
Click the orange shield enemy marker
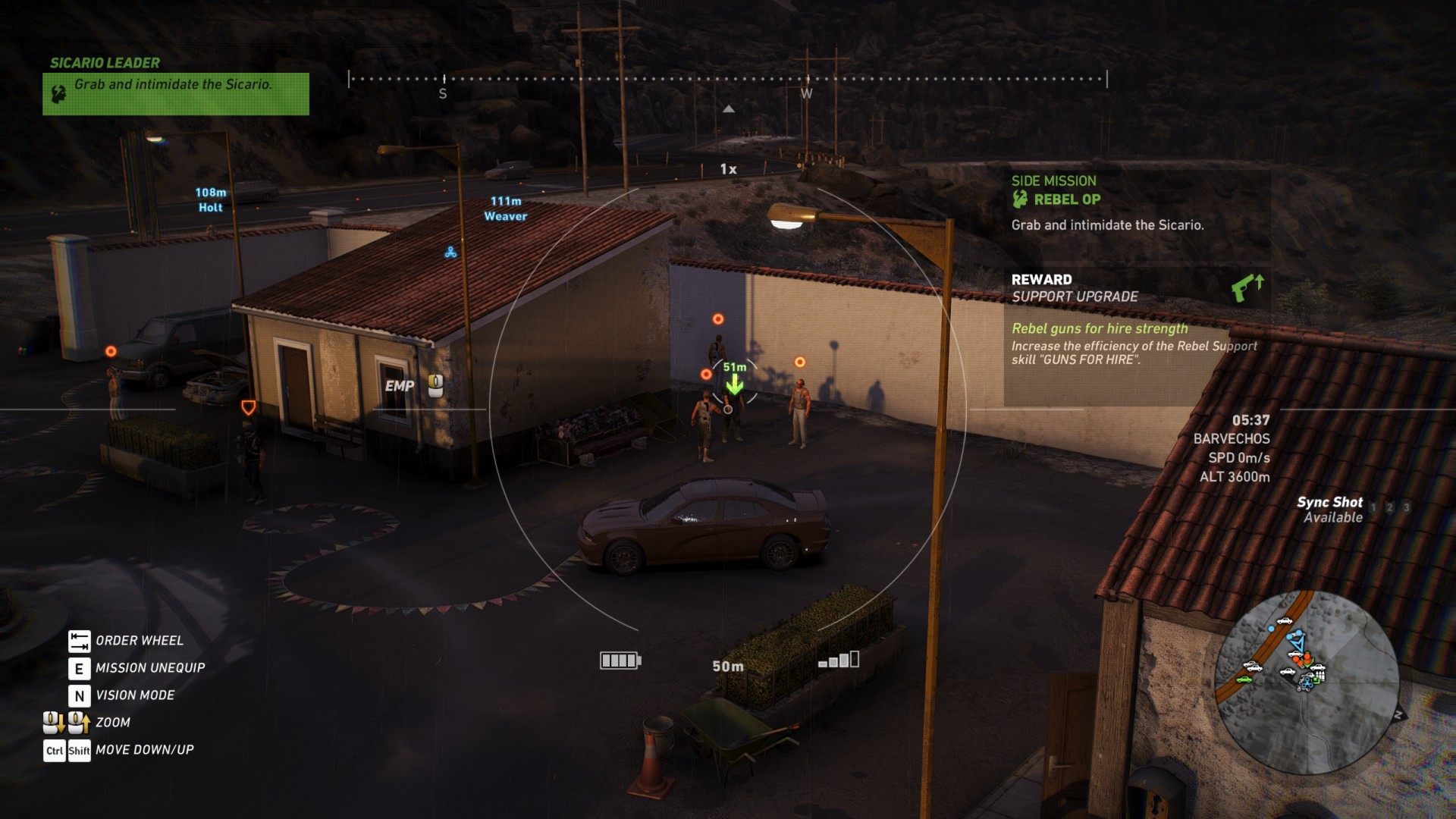pyautogui.click(x=247, y=407)
